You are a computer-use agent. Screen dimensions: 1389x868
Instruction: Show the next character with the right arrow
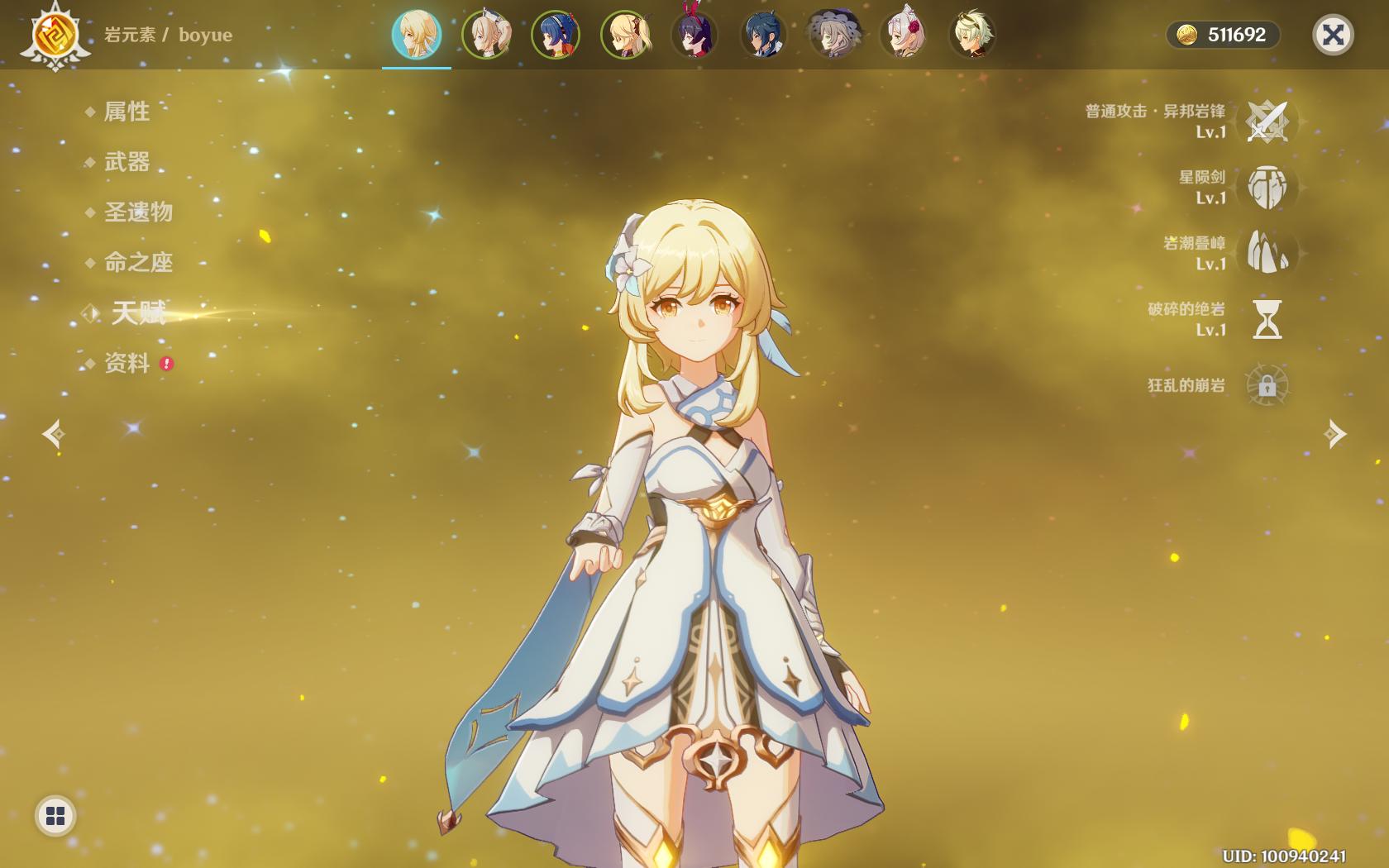(x=1334, y=434)
